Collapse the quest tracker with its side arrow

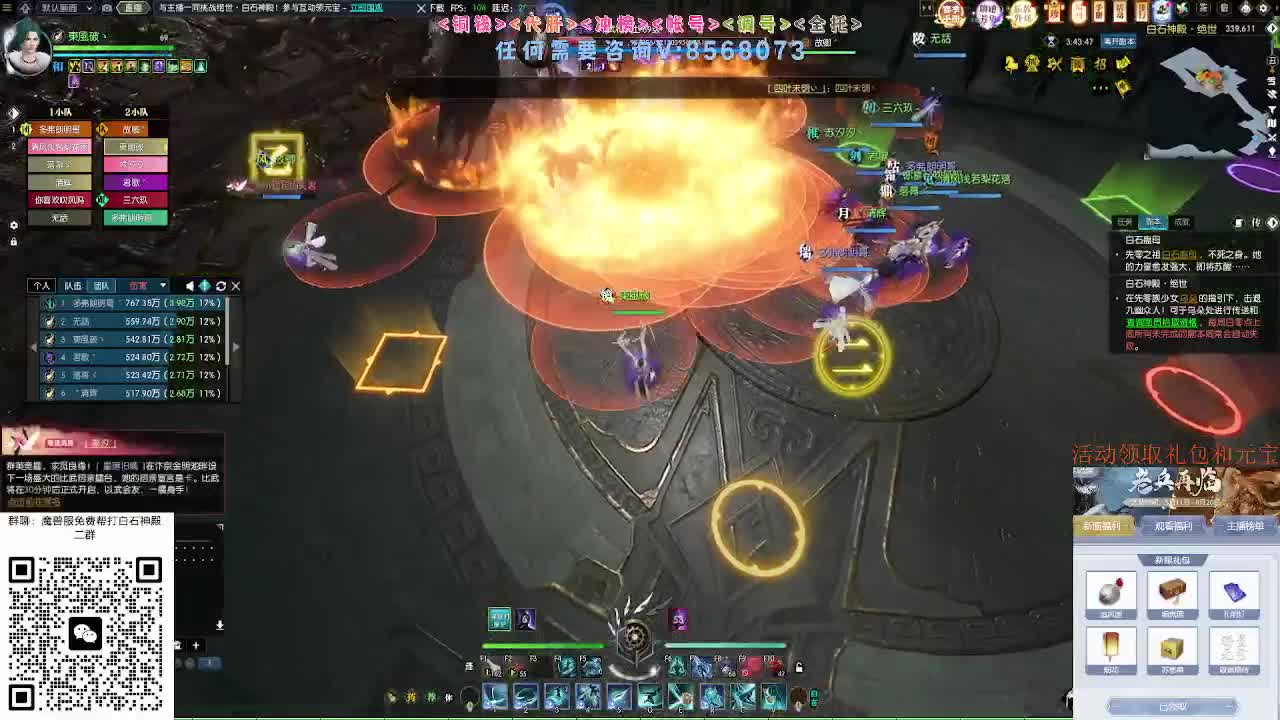click(x=1273, y=224)
